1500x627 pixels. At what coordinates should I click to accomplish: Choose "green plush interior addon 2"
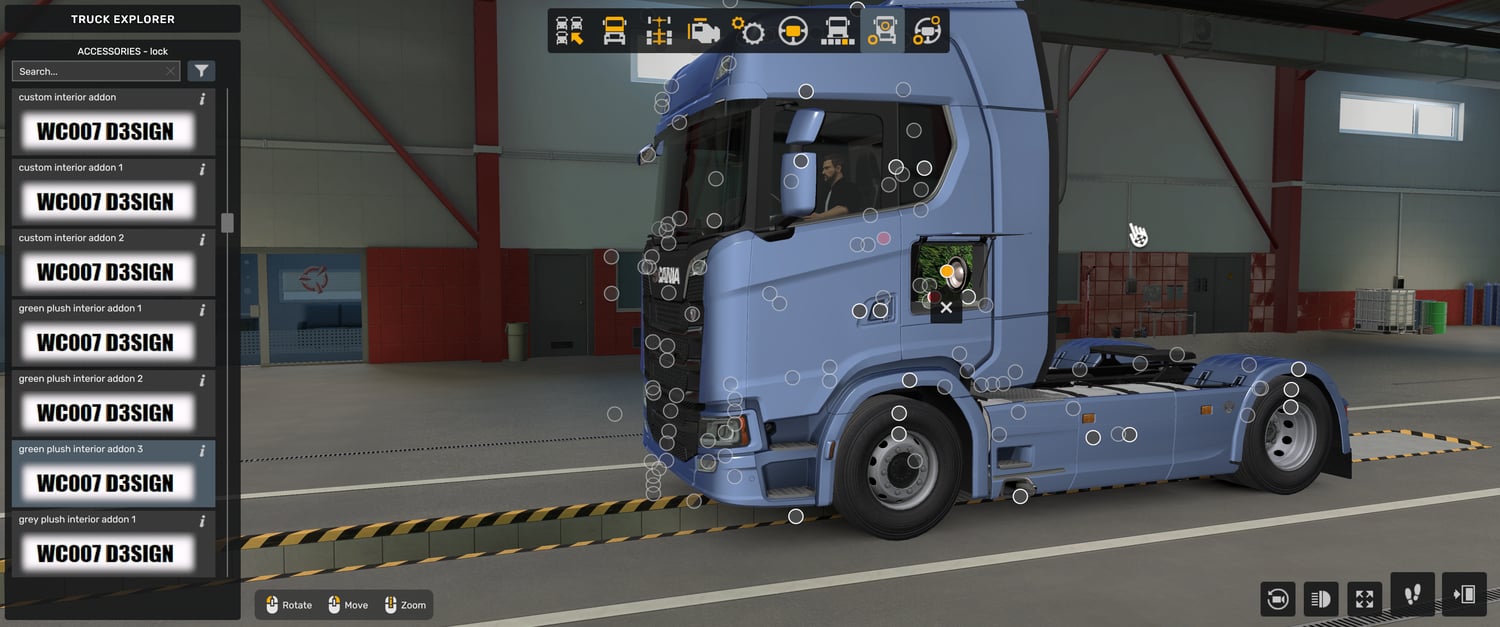click(105, 412)
